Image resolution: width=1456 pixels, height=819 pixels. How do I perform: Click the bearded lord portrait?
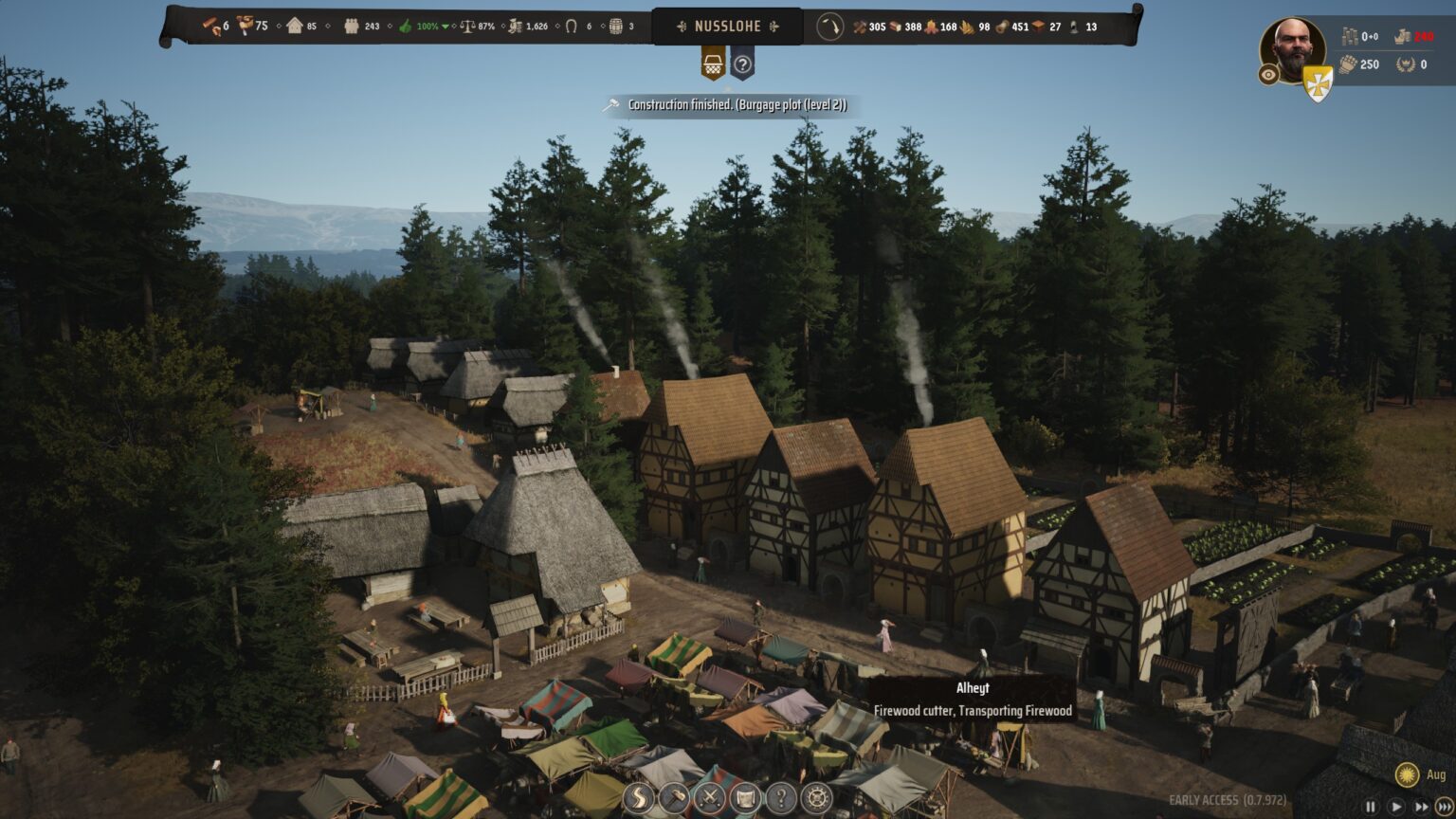pos(1291,47)
